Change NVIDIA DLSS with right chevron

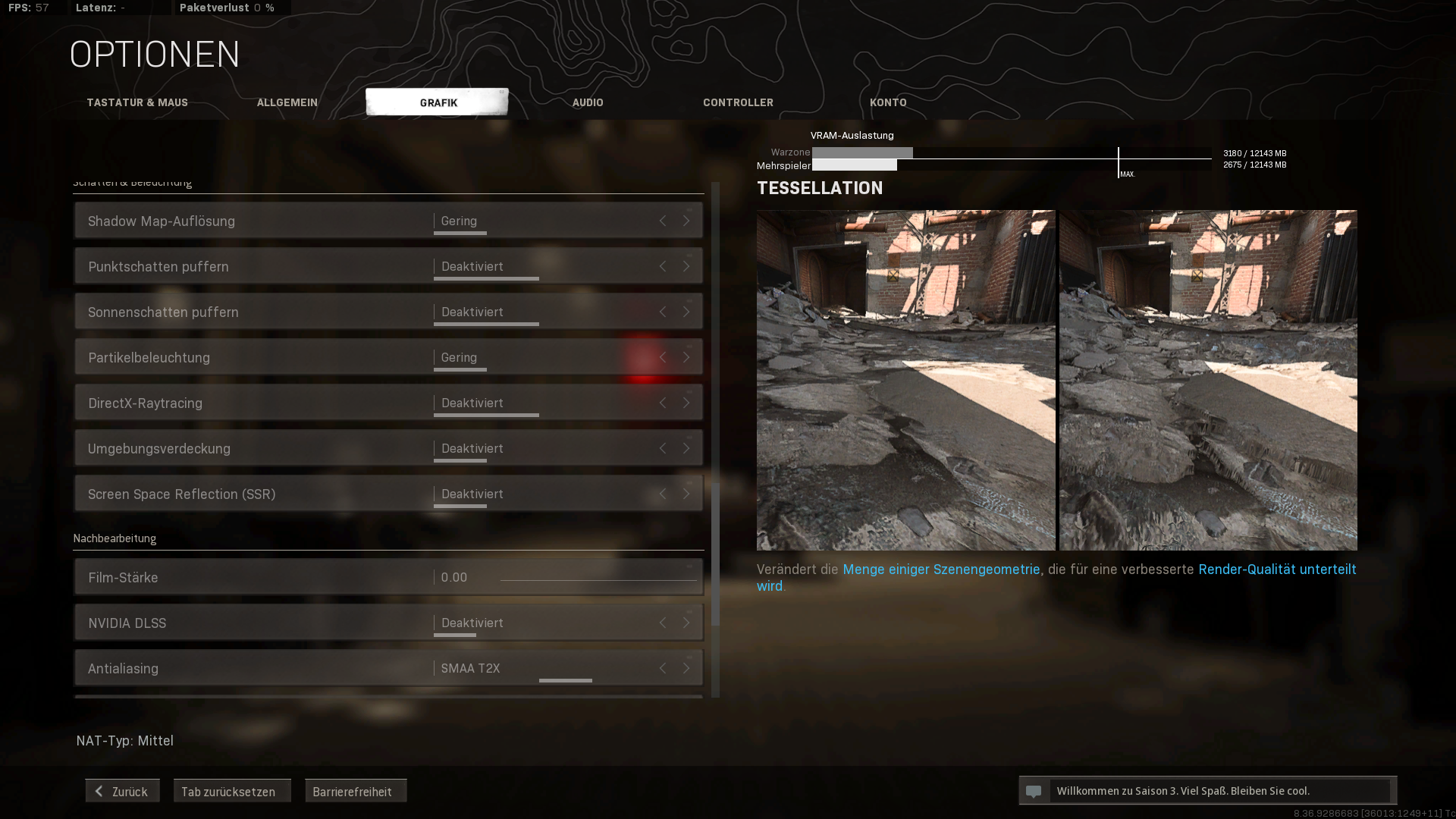click(x=686, y=623)
